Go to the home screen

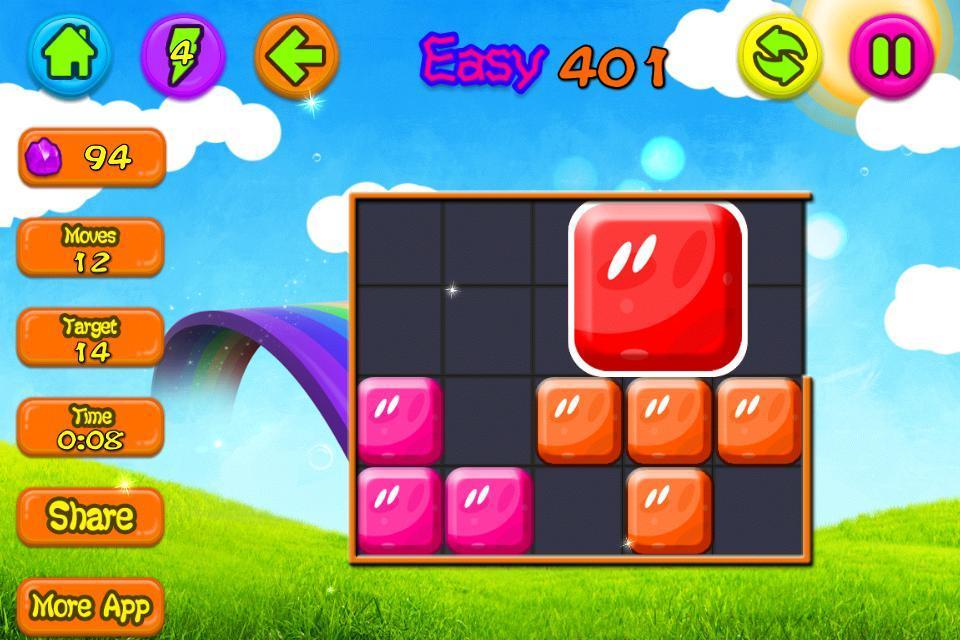coord(69,53)
